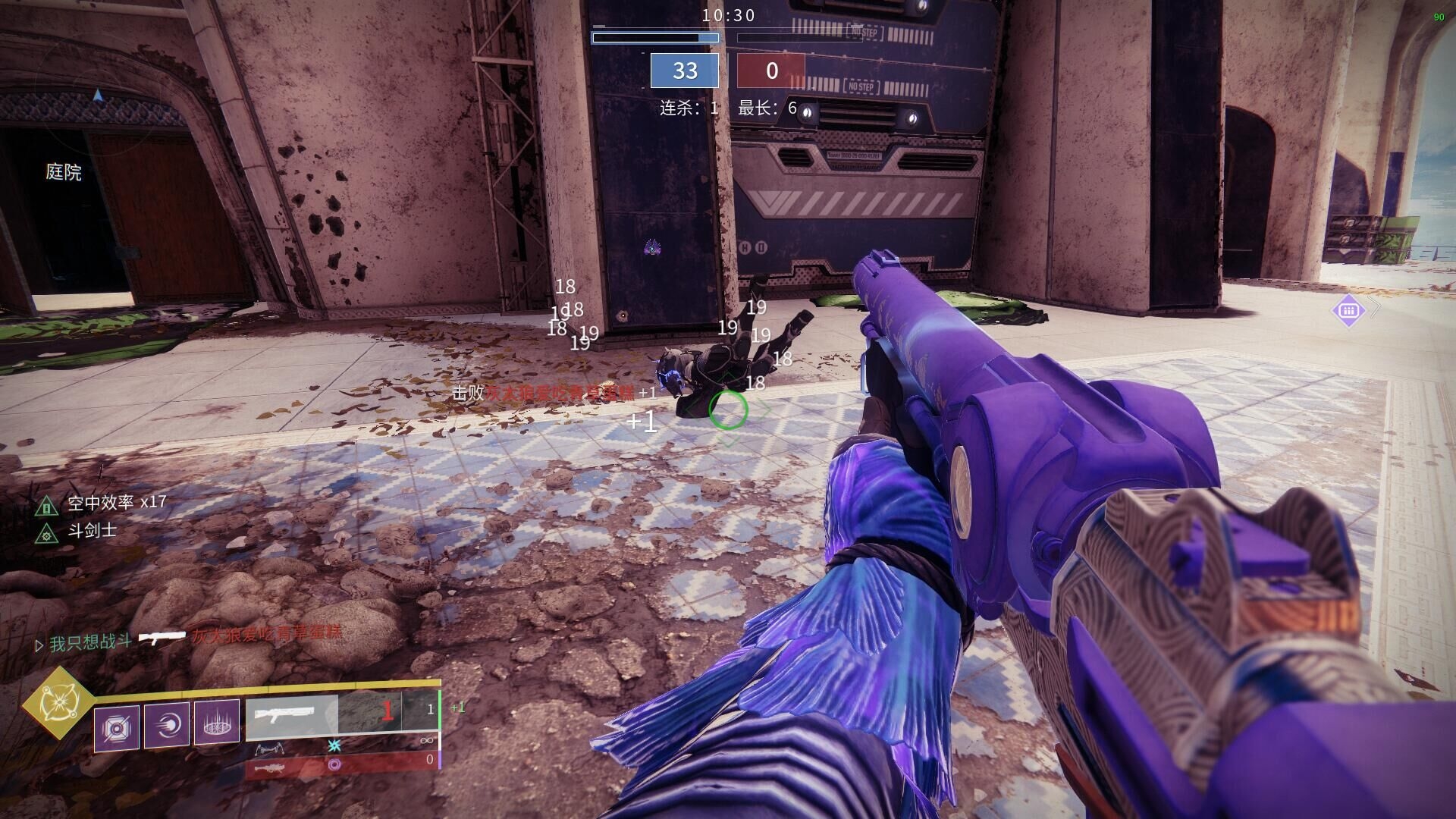Switch to the bow weapon slot
Screen dimensions: 1456x819
(341, 746)
